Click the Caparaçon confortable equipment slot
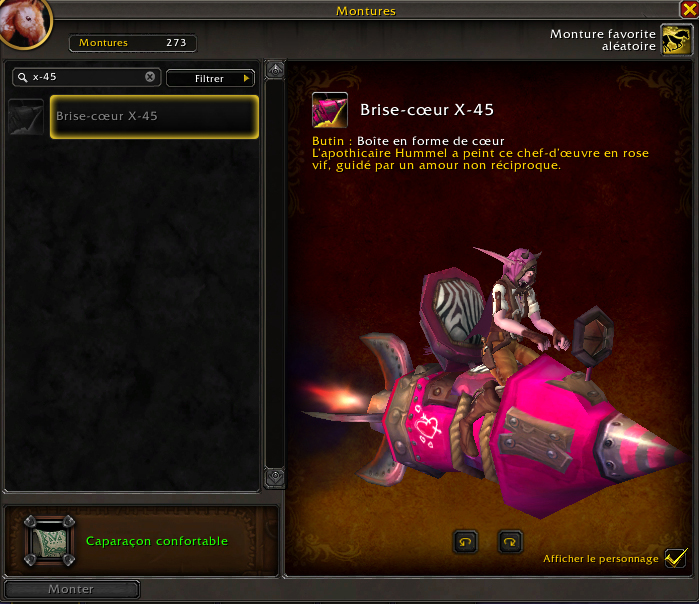 [49, 541]
